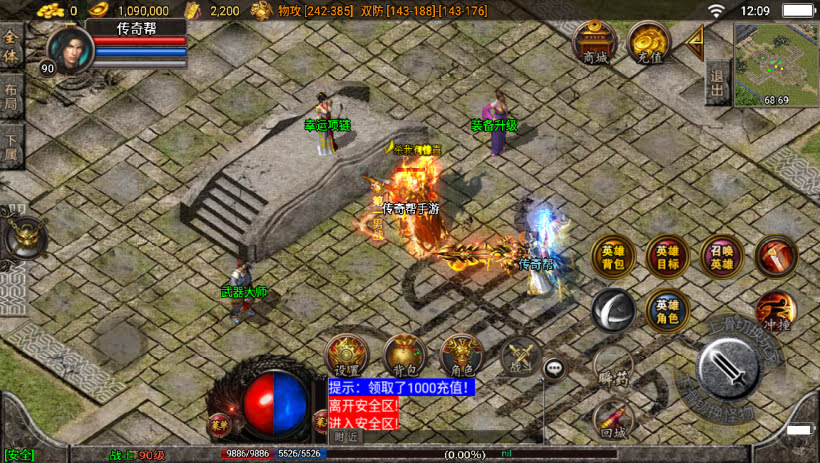The height and width of the screenshot is (463, 820).
Task: Toggle the 战斗 combat mode button
Action: 520,356
